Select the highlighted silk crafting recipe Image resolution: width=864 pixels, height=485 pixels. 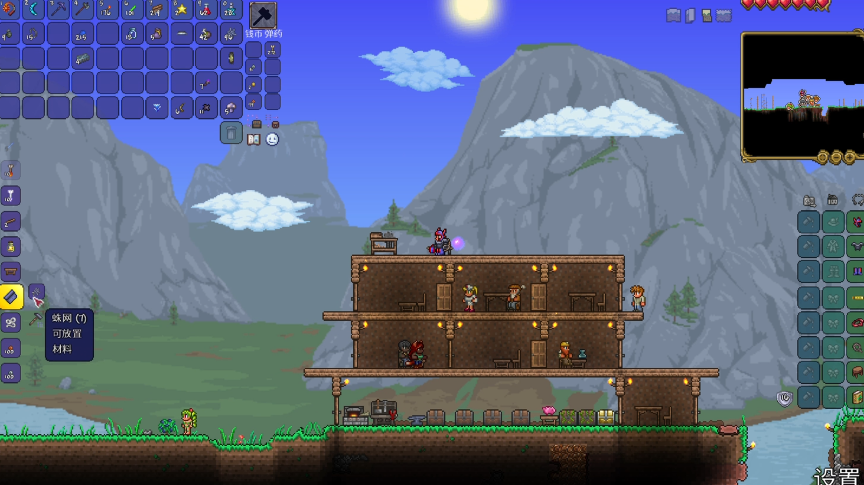[x=10, y=297]
